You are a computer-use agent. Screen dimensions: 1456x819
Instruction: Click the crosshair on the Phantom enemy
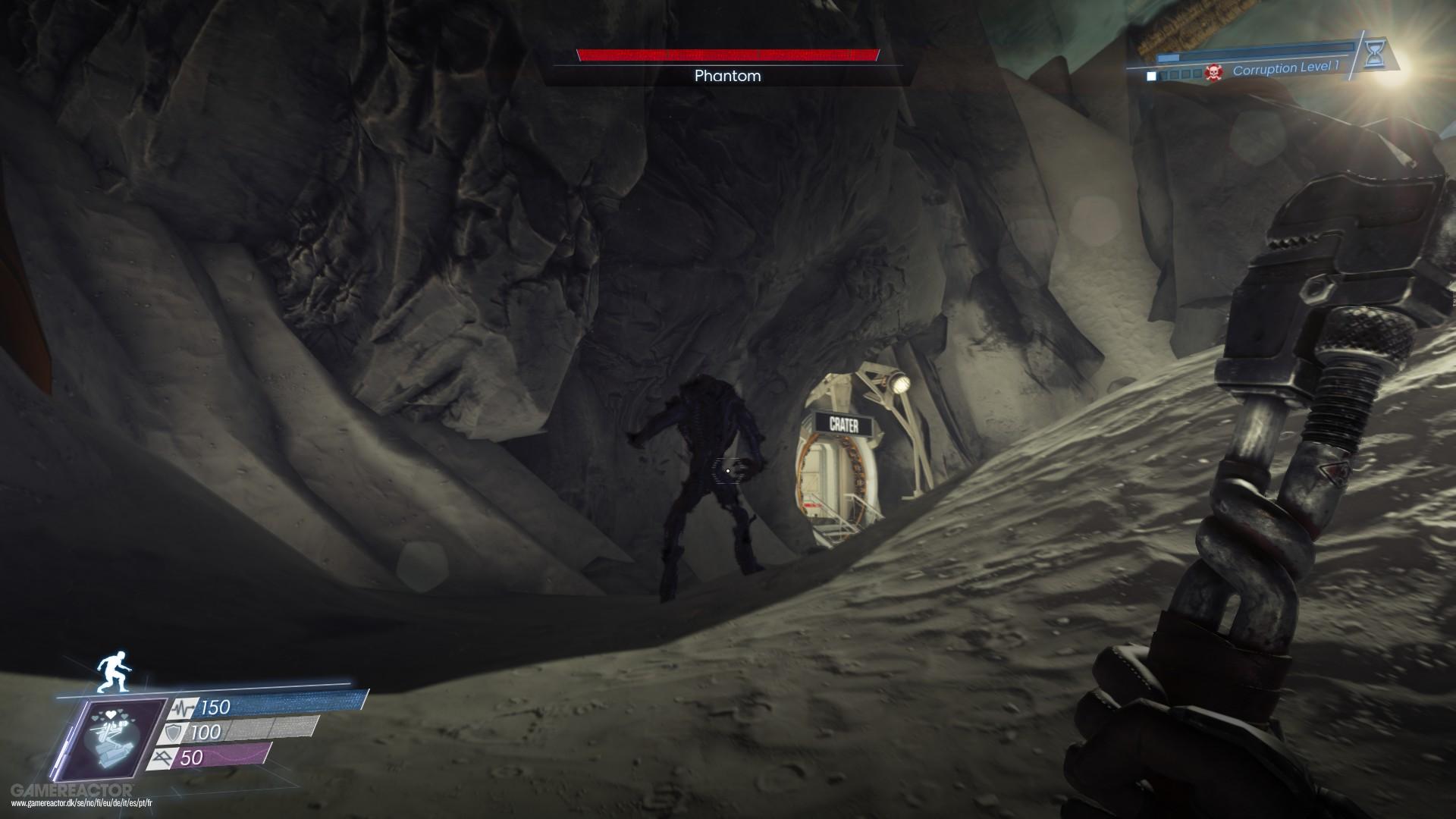click(726, 470)
